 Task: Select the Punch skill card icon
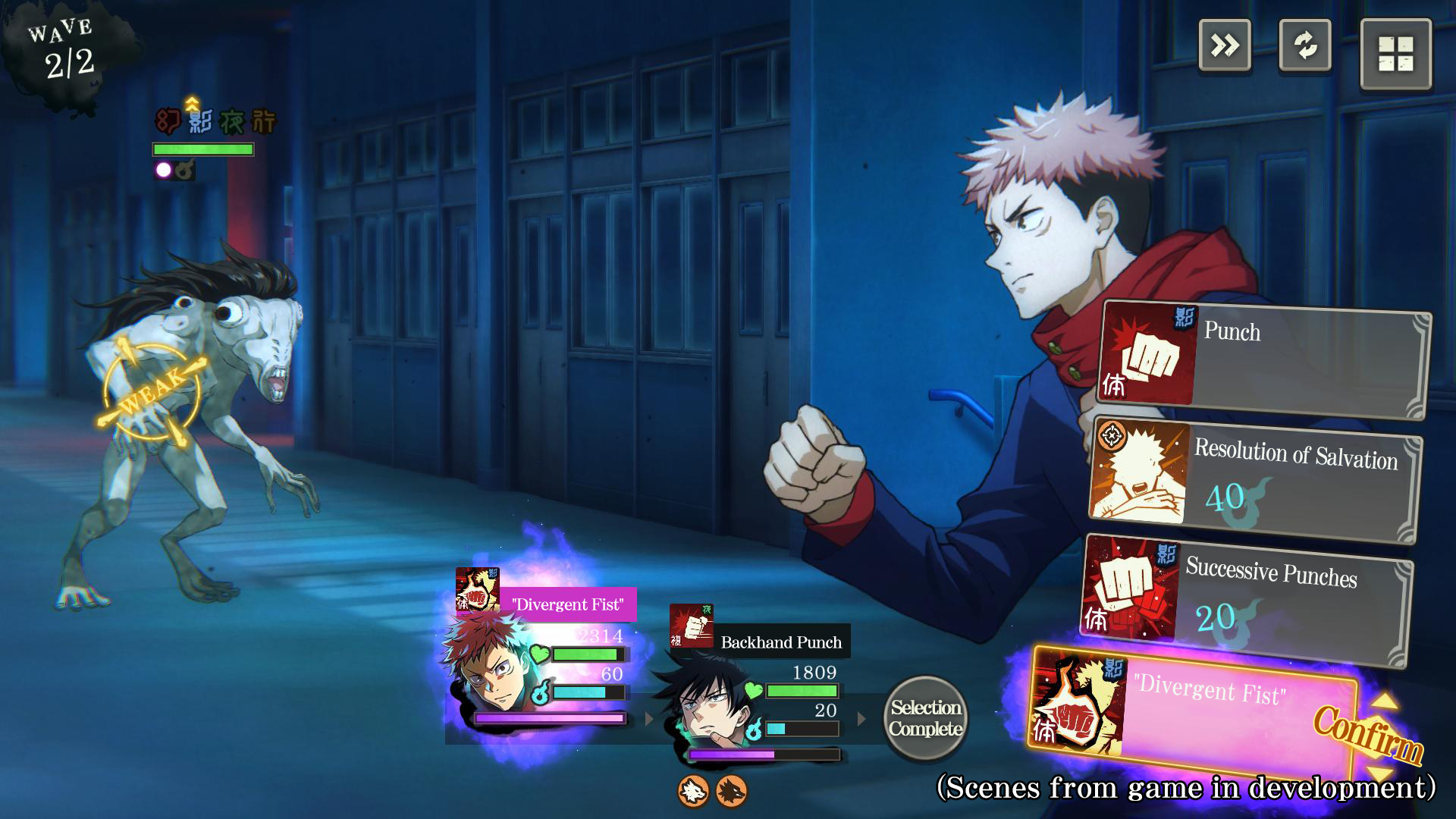tap(1147, 351)
